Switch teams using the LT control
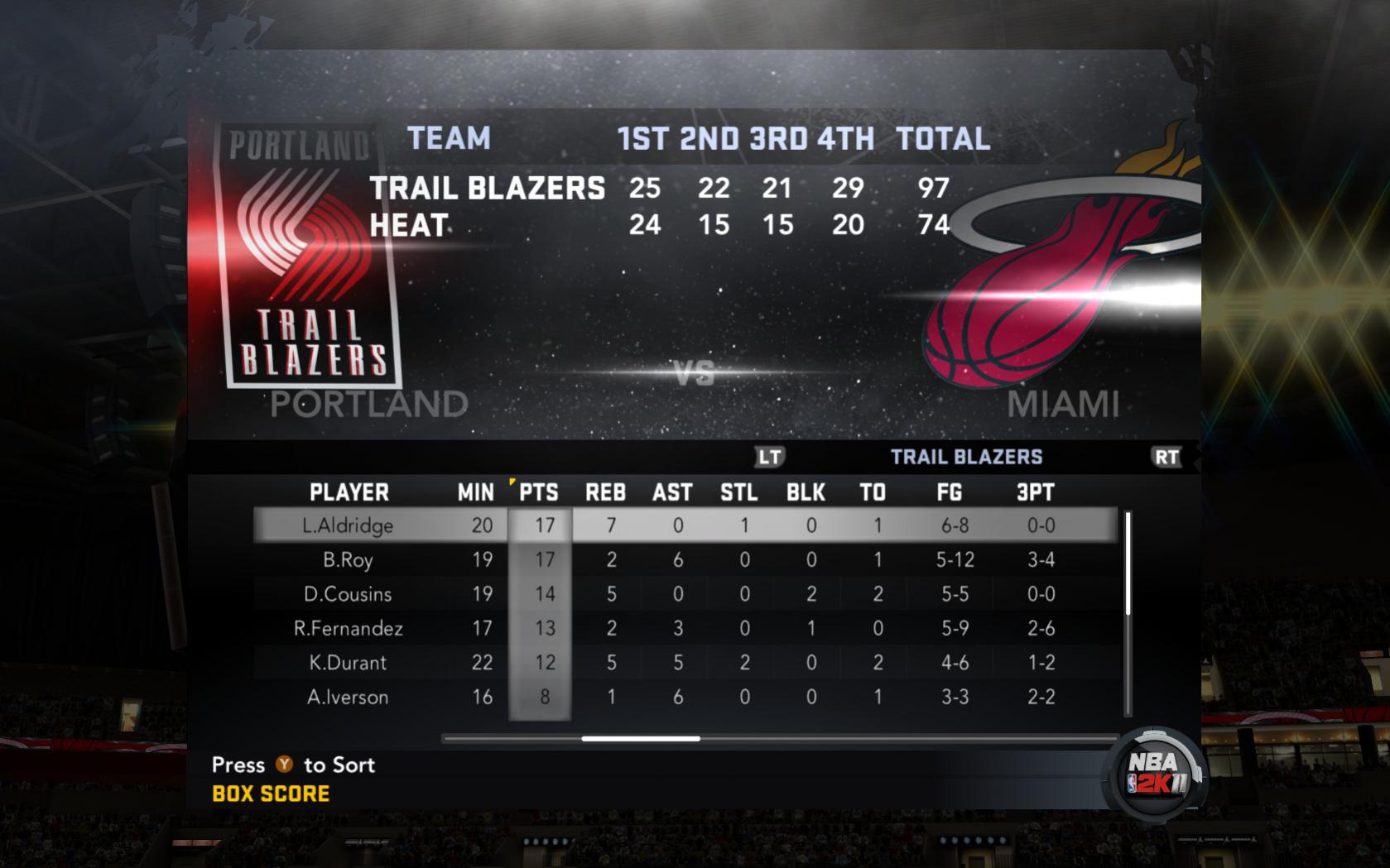 [771, 455]
